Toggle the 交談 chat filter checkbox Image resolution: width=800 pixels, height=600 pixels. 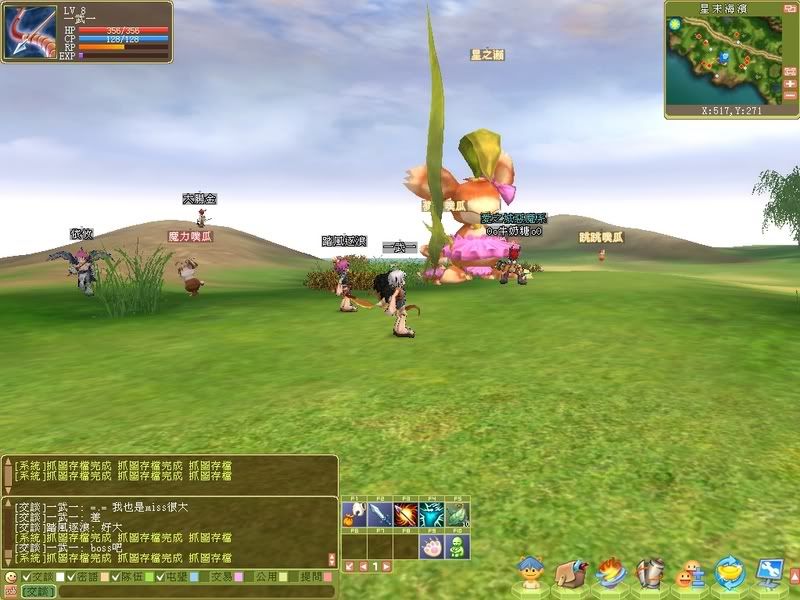(25, 577)
